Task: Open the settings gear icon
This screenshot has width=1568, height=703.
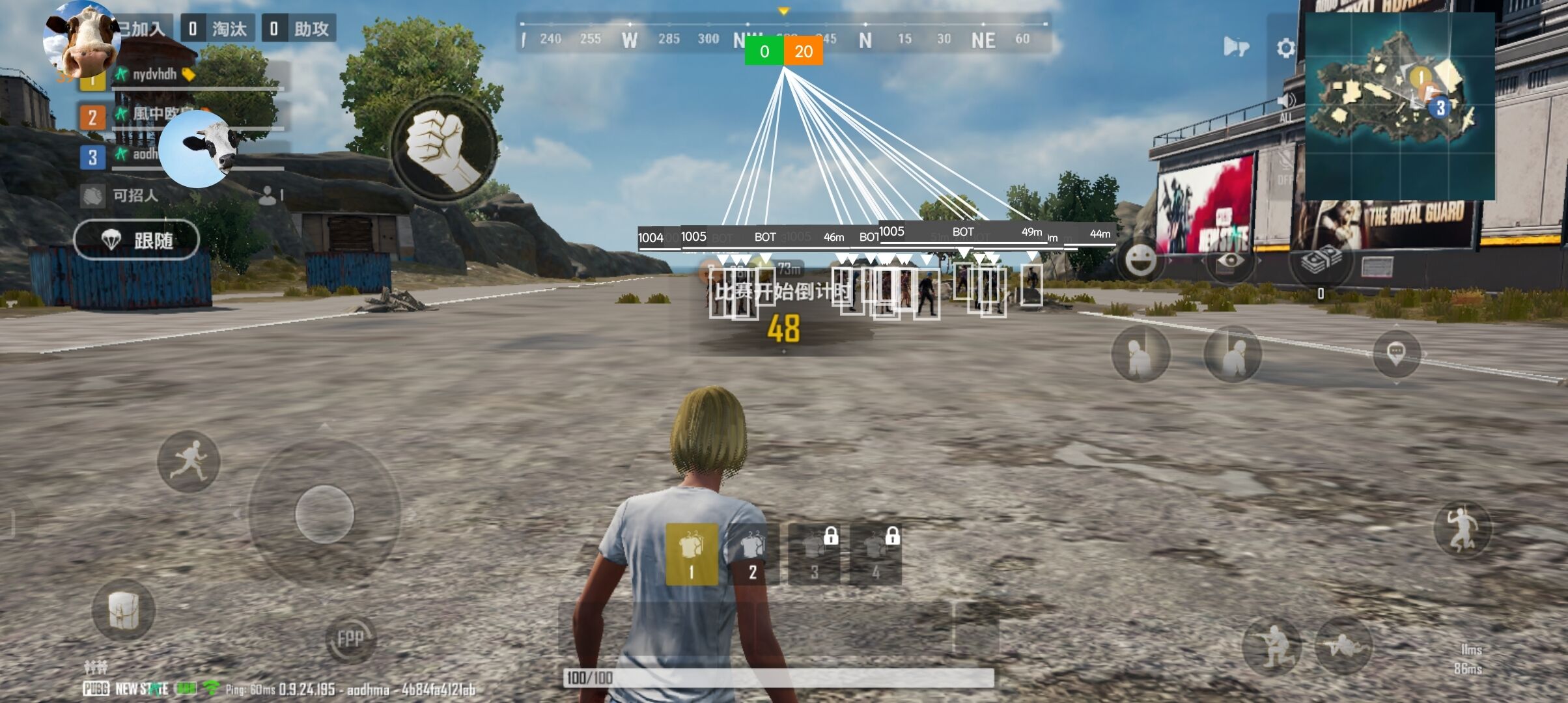Action: pos(1285,48)
